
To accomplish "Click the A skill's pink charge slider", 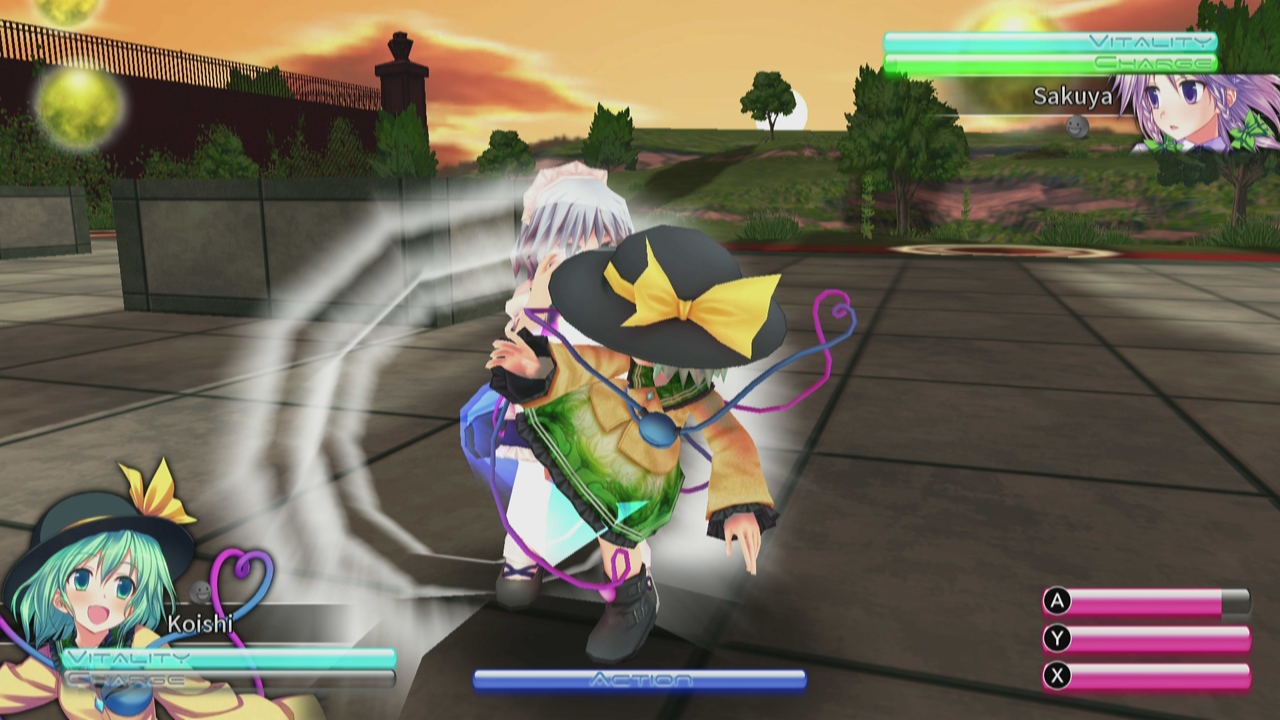I will (1145, 603).
